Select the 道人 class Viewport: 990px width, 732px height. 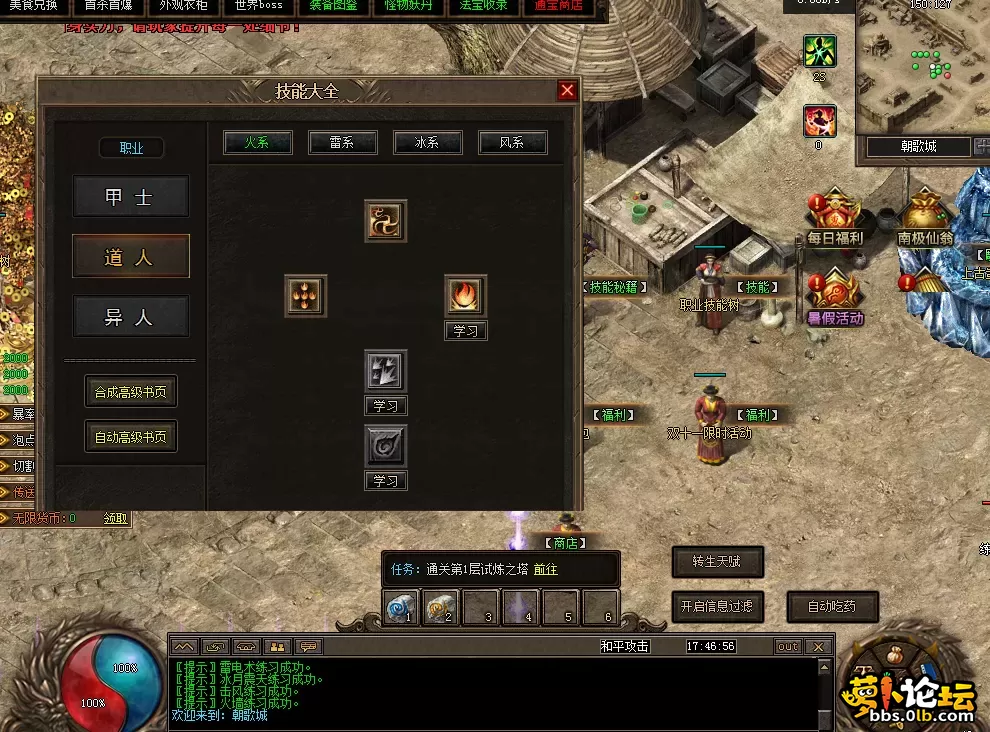coord(130,257)
